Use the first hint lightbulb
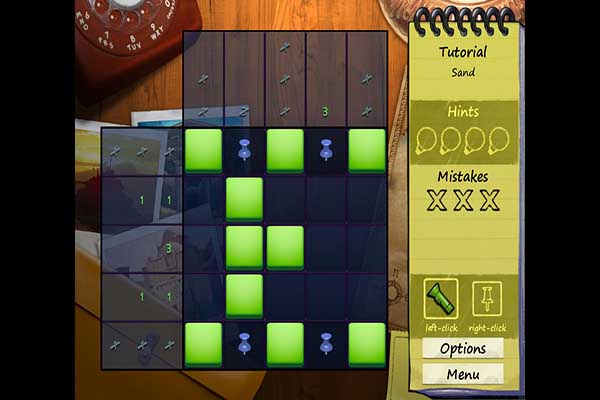Image resolution: width=600 pixels, height=400 pixels. click(426, 140)
